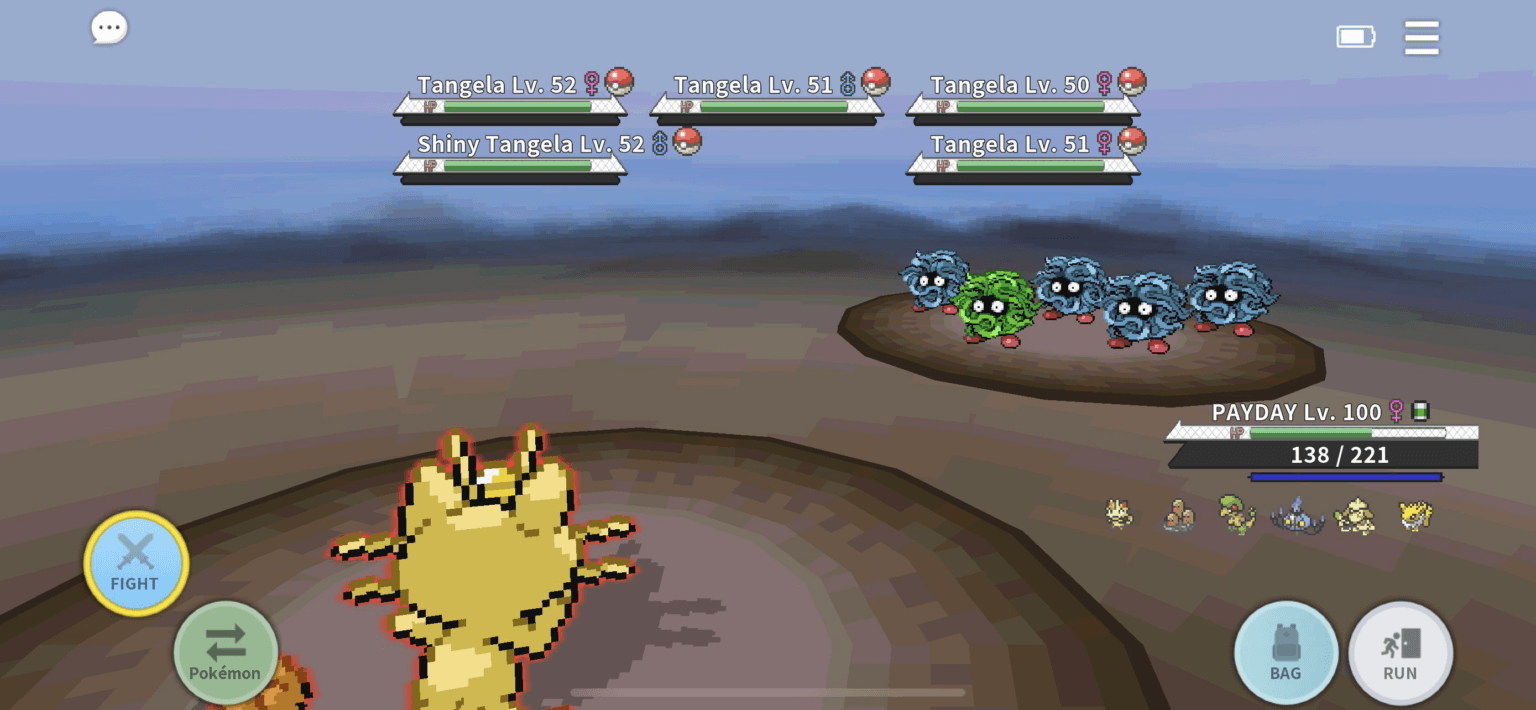Open the Pokémon switch menu
The width and height of the screenshot is (1536, 710).
tap(225, 652)
